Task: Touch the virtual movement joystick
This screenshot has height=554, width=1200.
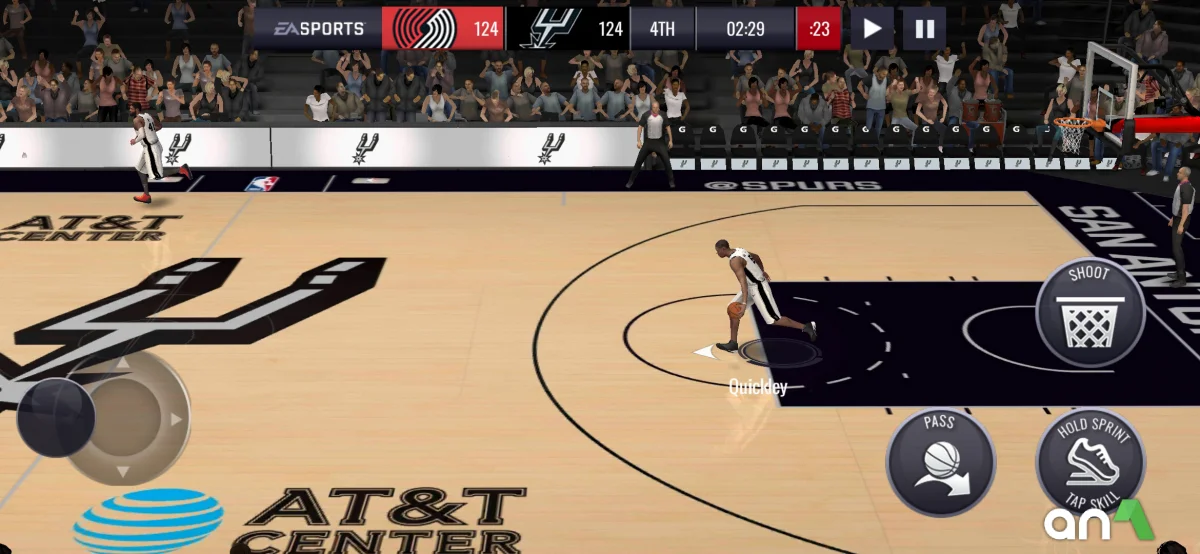Action: pos(57,416)
